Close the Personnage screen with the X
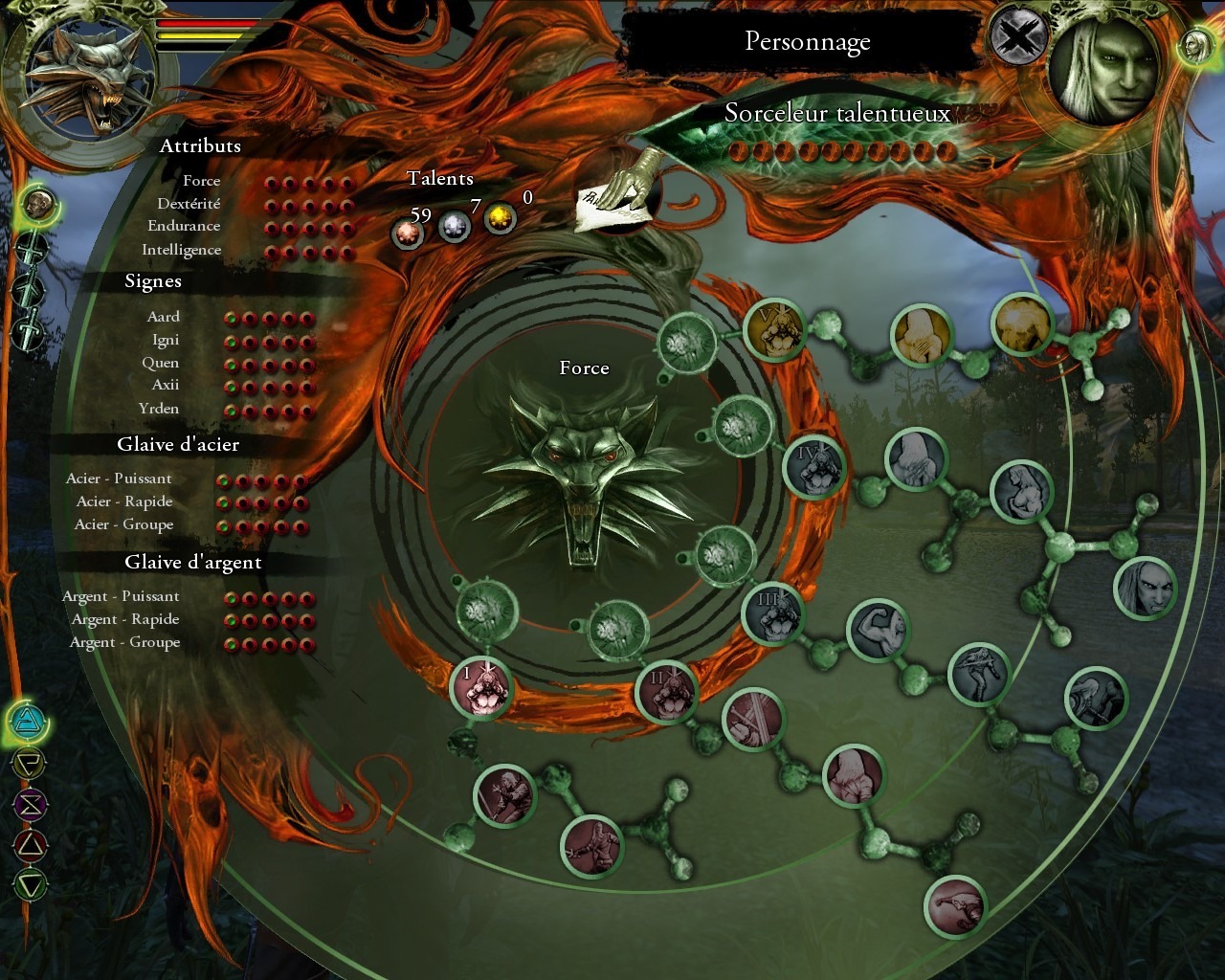The image size is (1225, 980). click(1017, 39)
